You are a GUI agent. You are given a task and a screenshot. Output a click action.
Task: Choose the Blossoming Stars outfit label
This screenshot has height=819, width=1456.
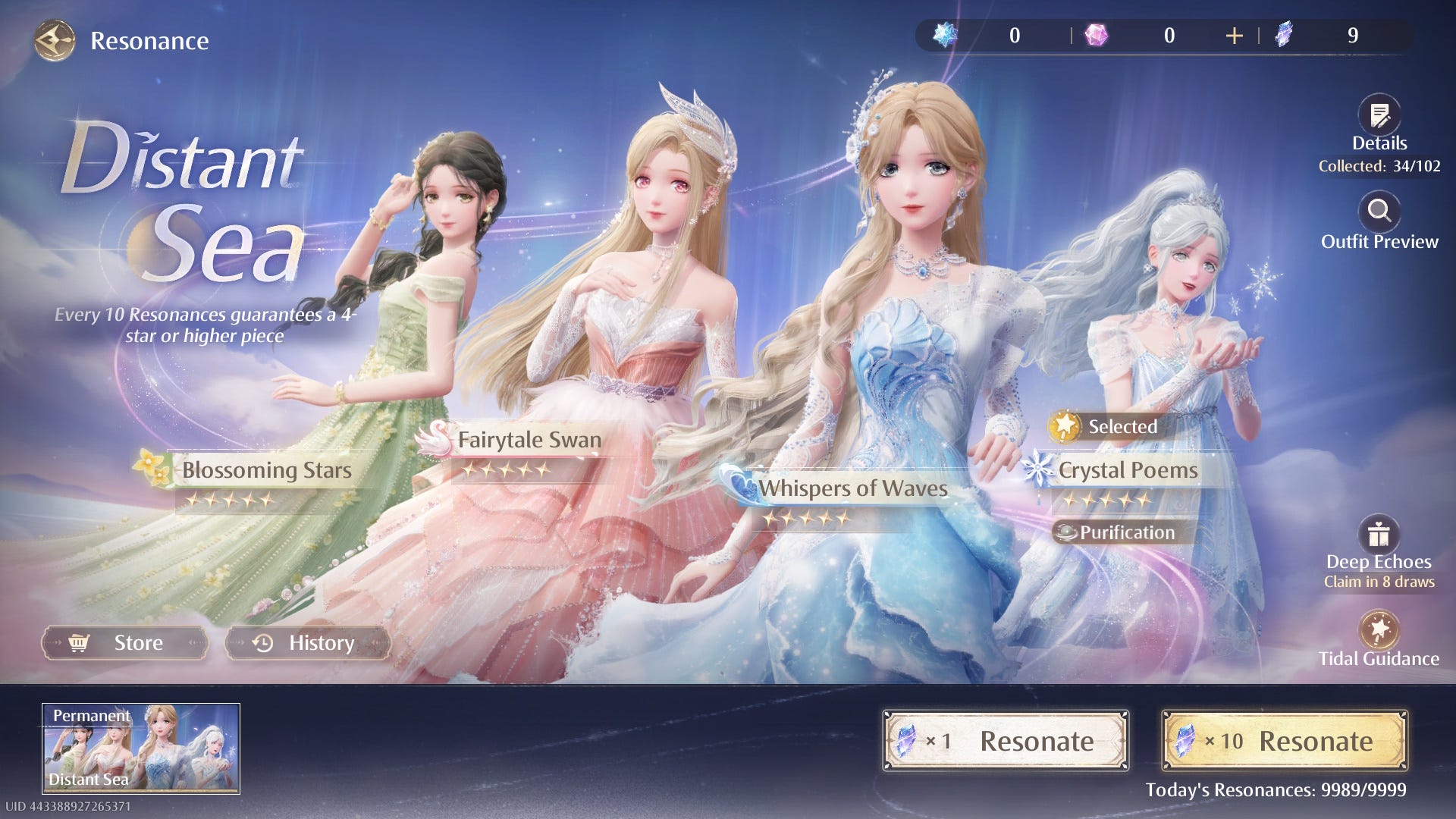[266, 471]
